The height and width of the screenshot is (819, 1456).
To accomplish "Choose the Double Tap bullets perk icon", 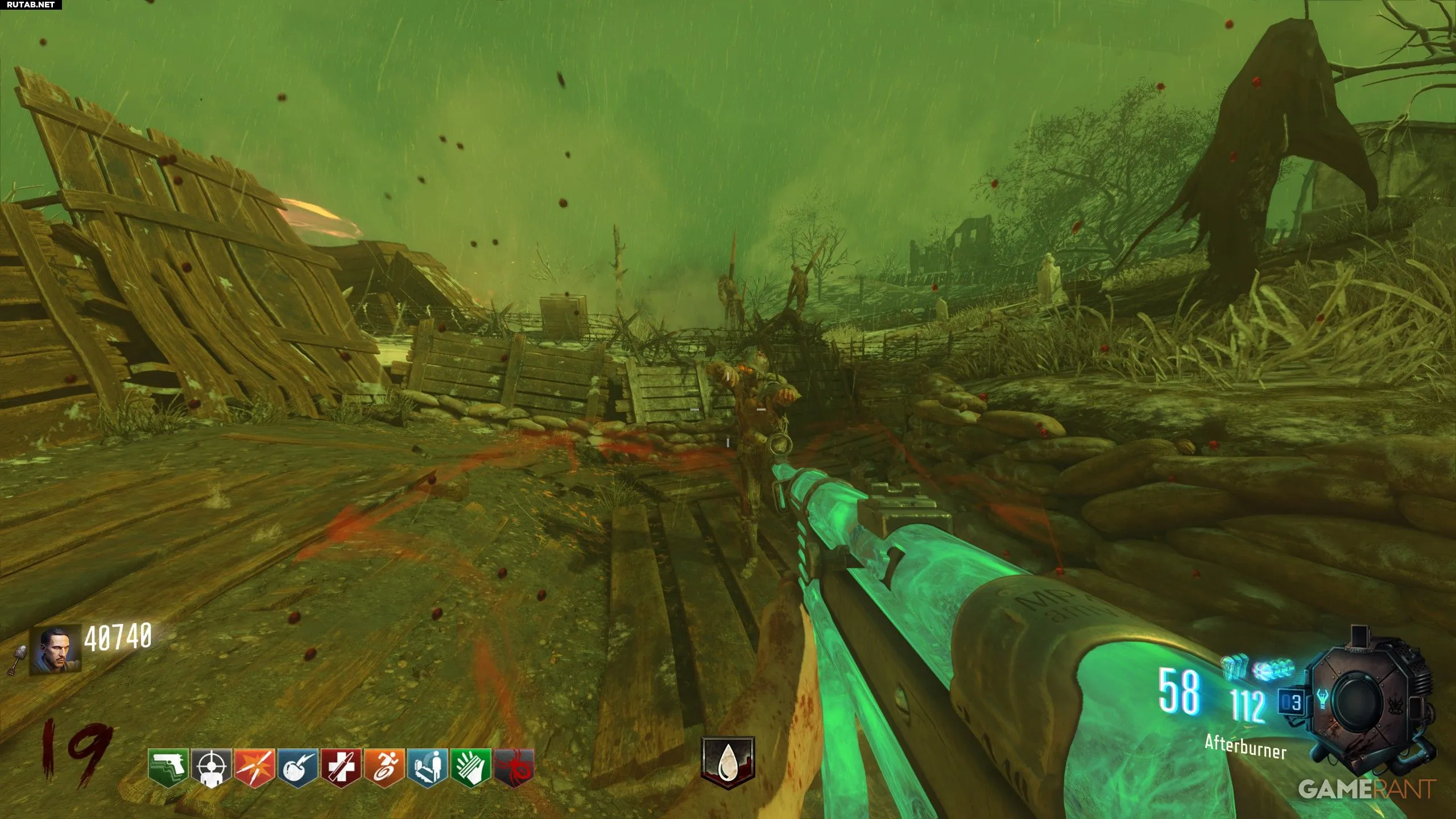I will [x=254, y=768].
